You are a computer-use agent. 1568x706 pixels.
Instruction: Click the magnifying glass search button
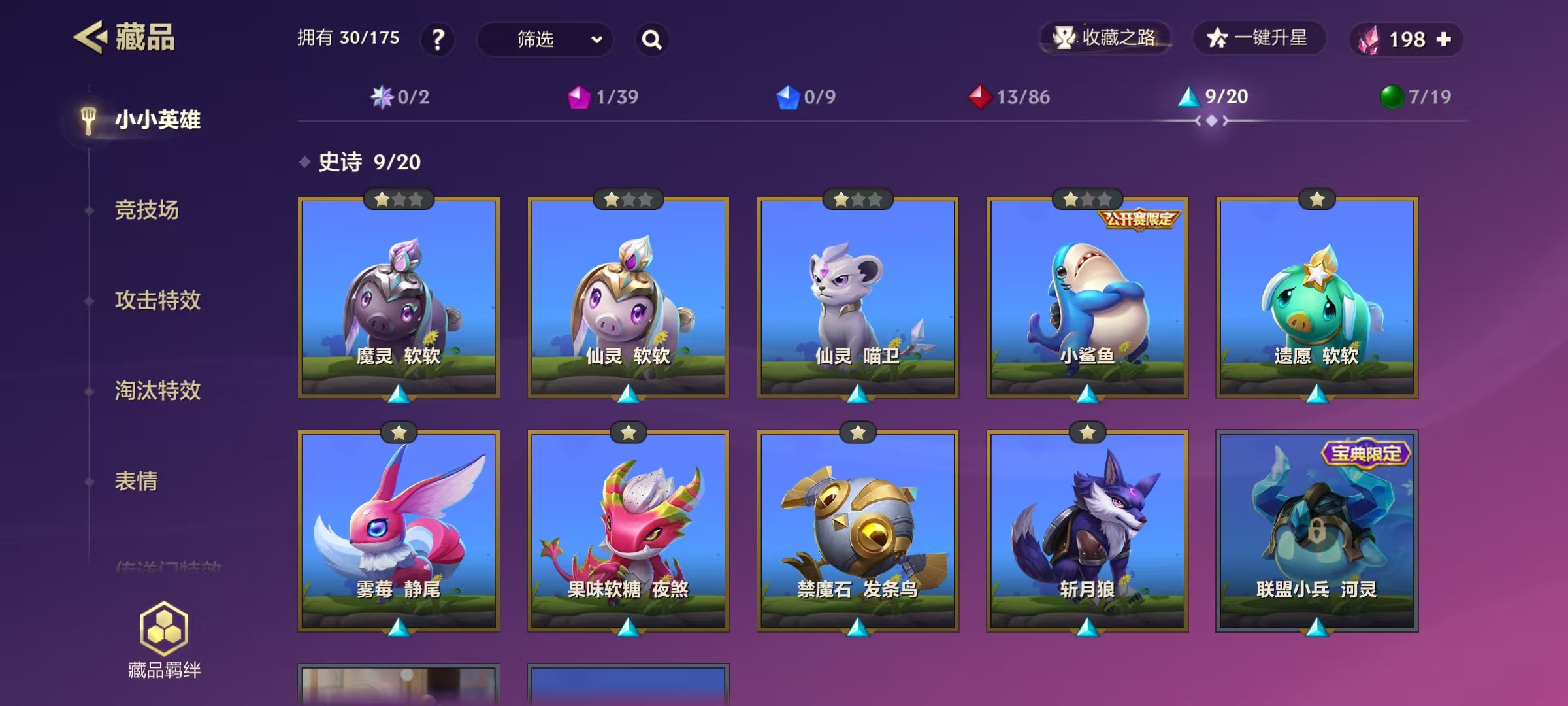coord(651,40)
